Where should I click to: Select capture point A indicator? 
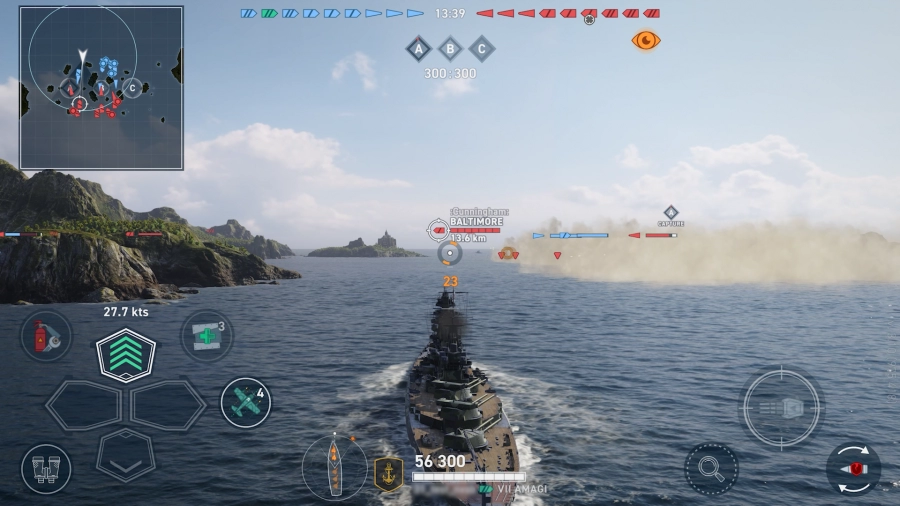[x=418, y=48]
